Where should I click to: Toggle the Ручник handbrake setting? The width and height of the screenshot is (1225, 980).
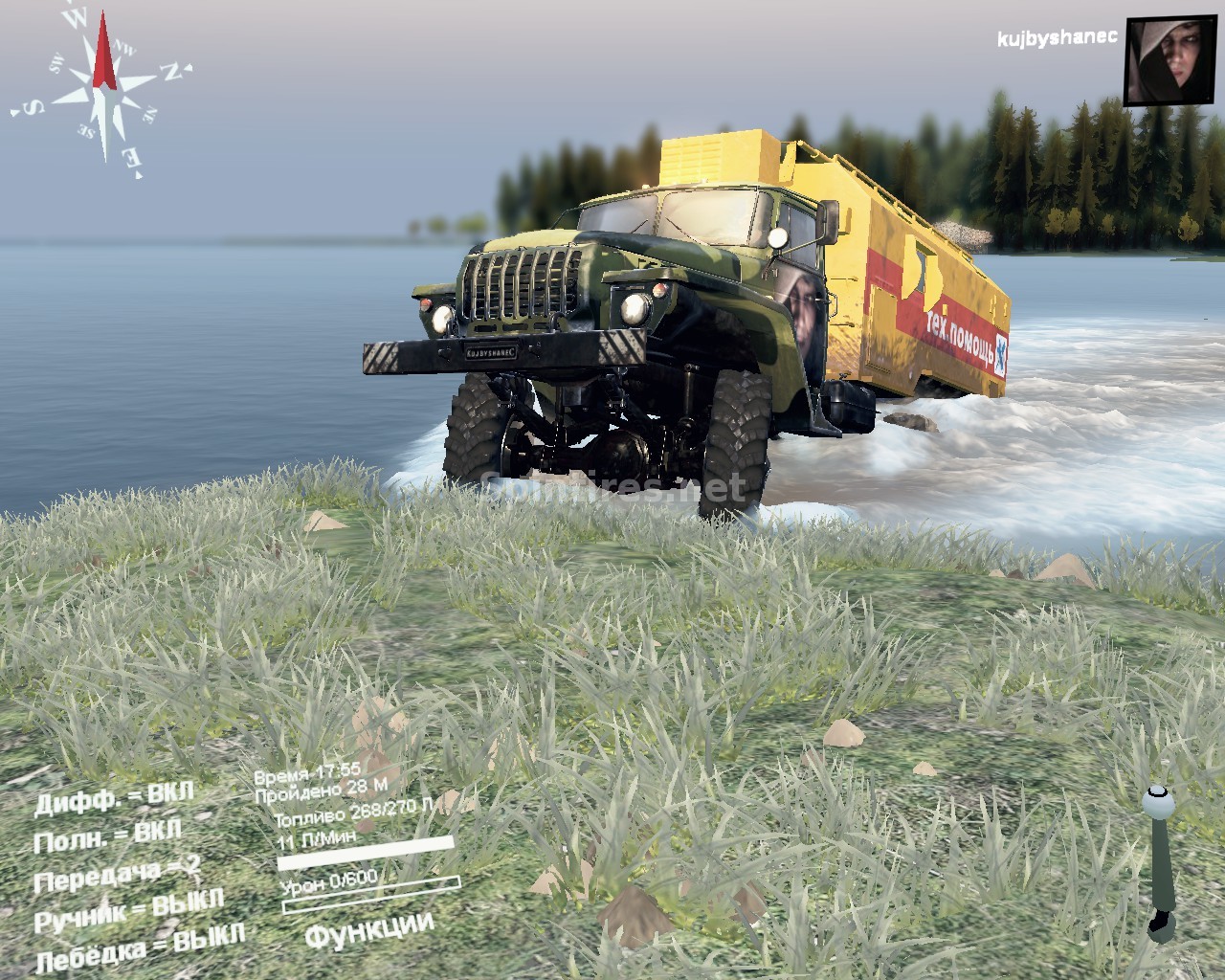[x=128, y=910]
